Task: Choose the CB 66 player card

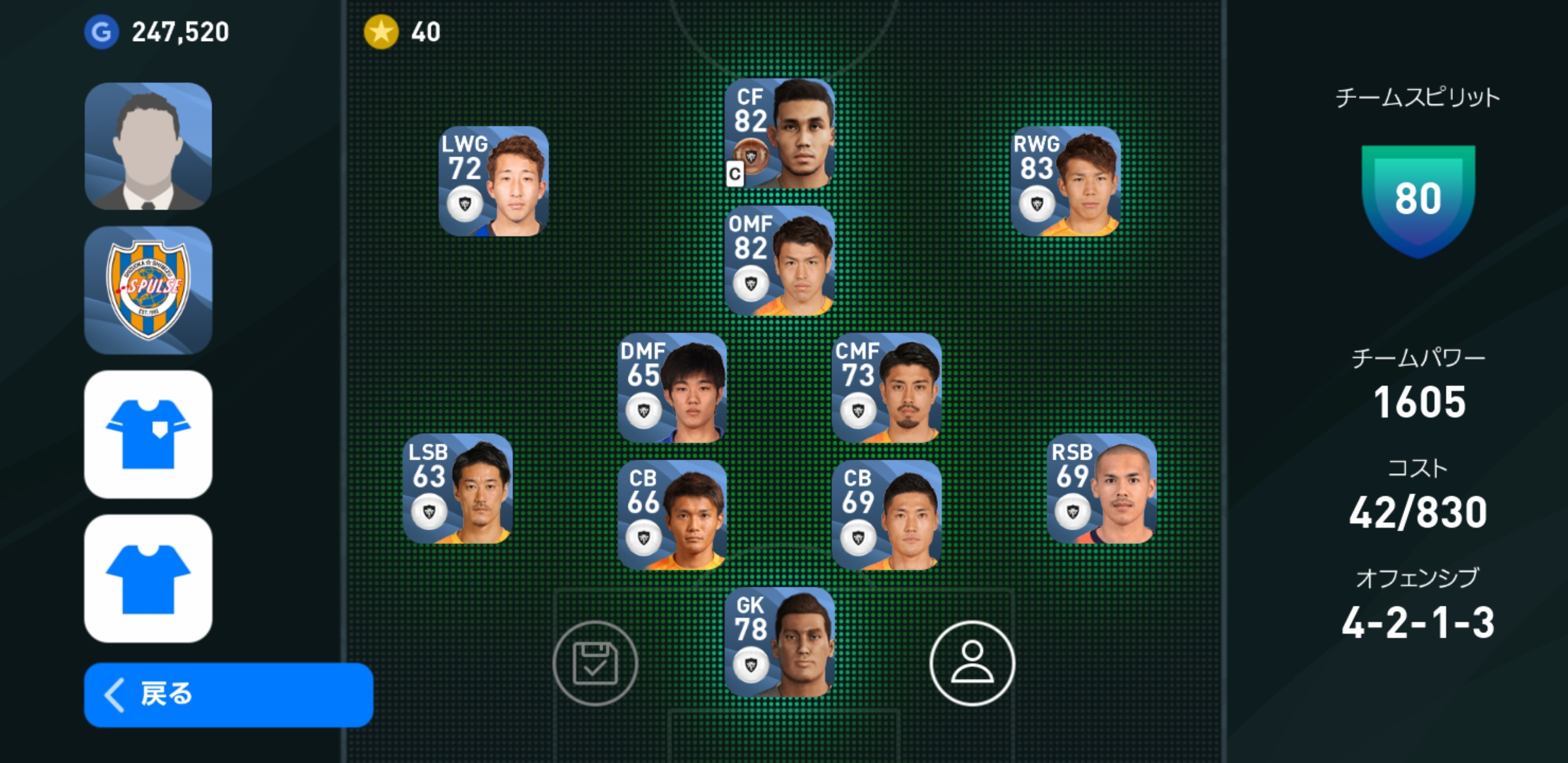Action: pos(672,515)
